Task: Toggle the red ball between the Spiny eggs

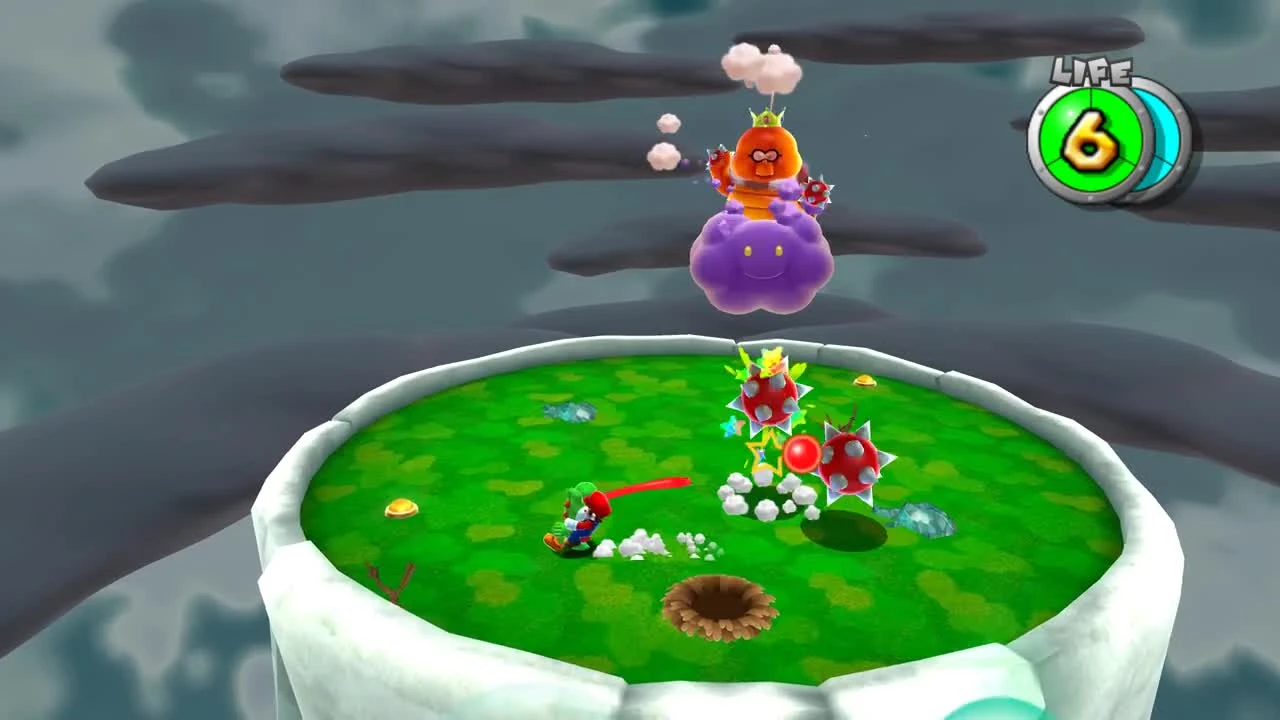Action: (803, 454)
